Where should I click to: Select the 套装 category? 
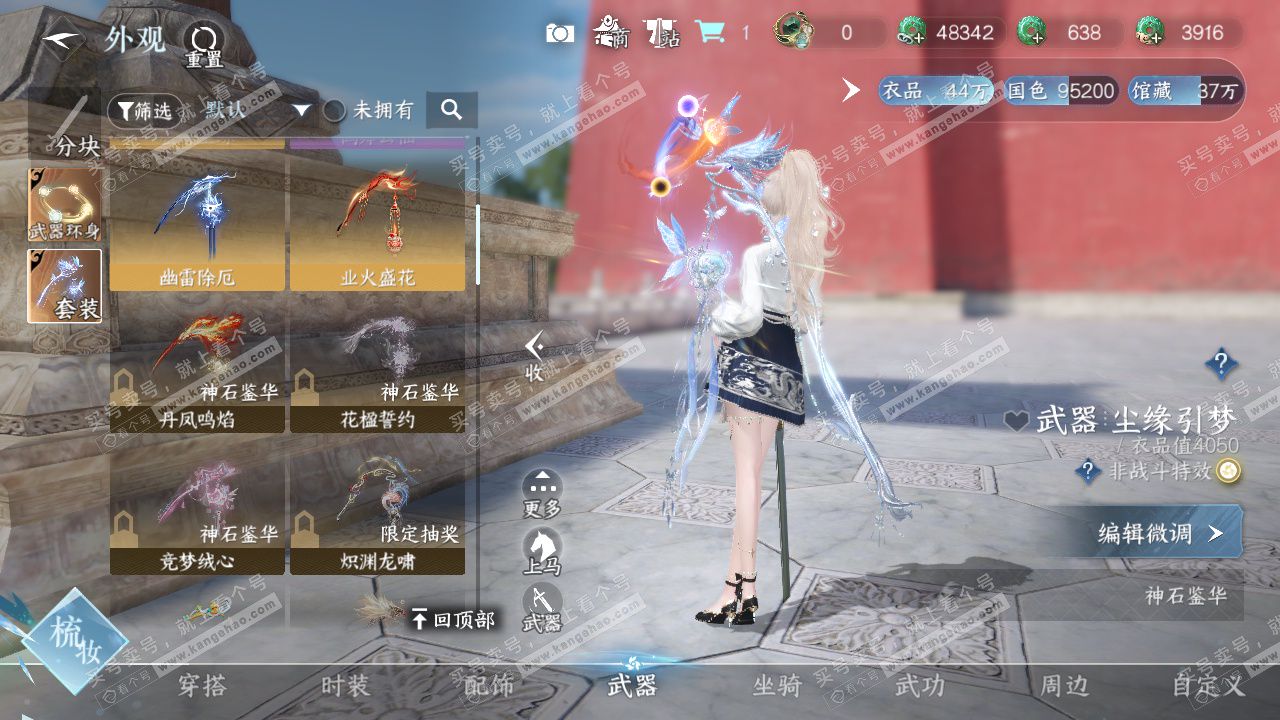(65, 286)
